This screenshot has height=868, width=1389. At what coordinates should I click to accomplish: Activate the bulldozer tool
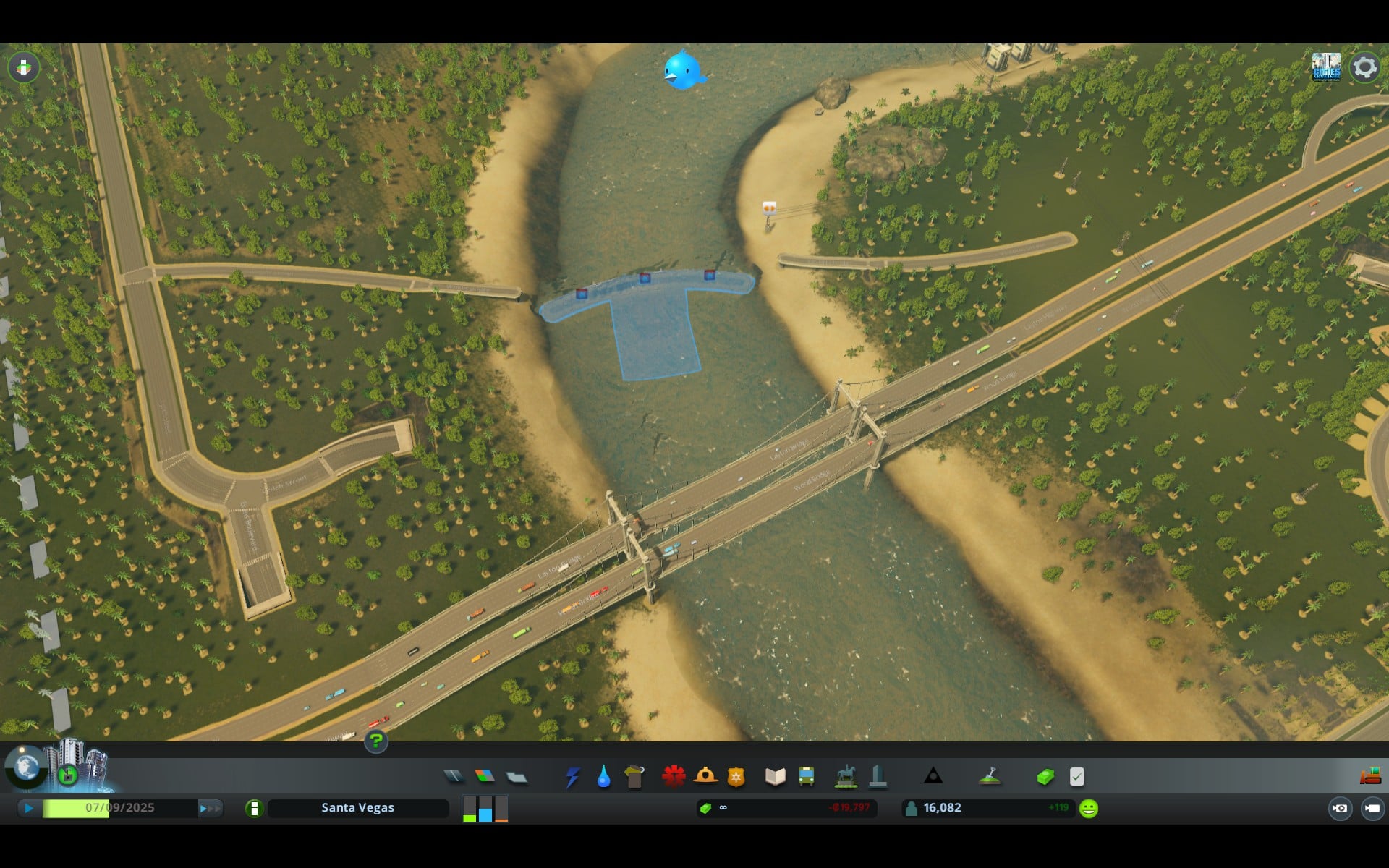point(1369,777)
